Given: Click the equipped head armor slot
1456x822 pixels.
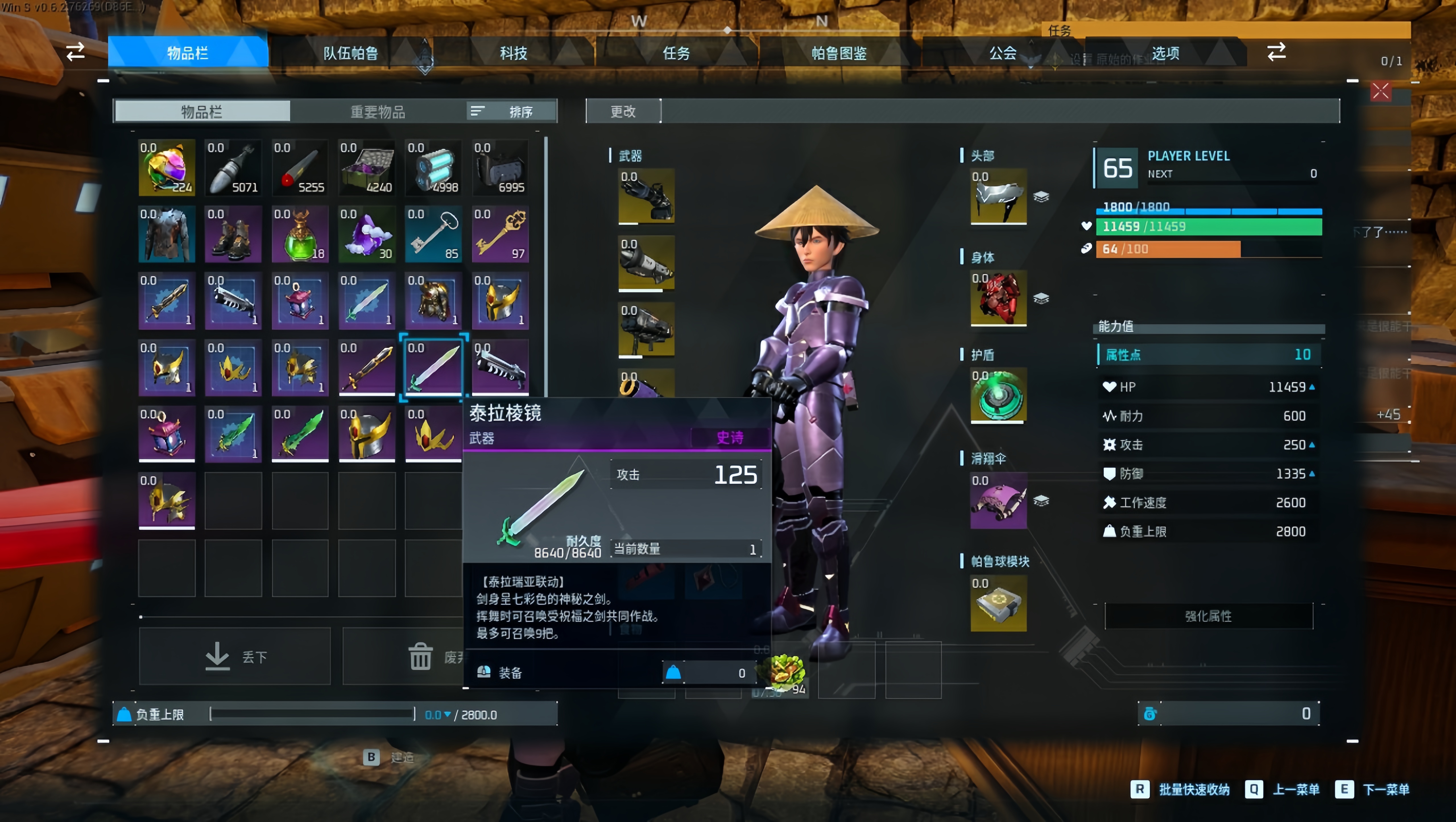Looking at the screenshot, I should [998, 196].
